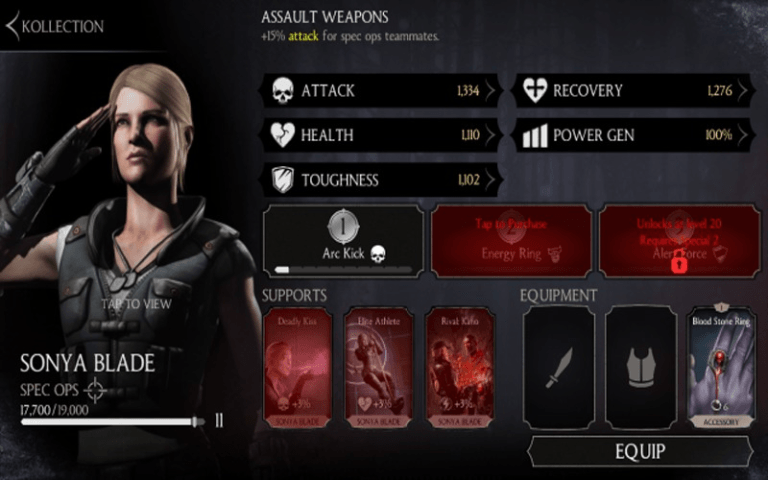Screen dimensions: 768x480
Task: Tap to purchase Energy Ring special
Action: [x=511, y=241]
